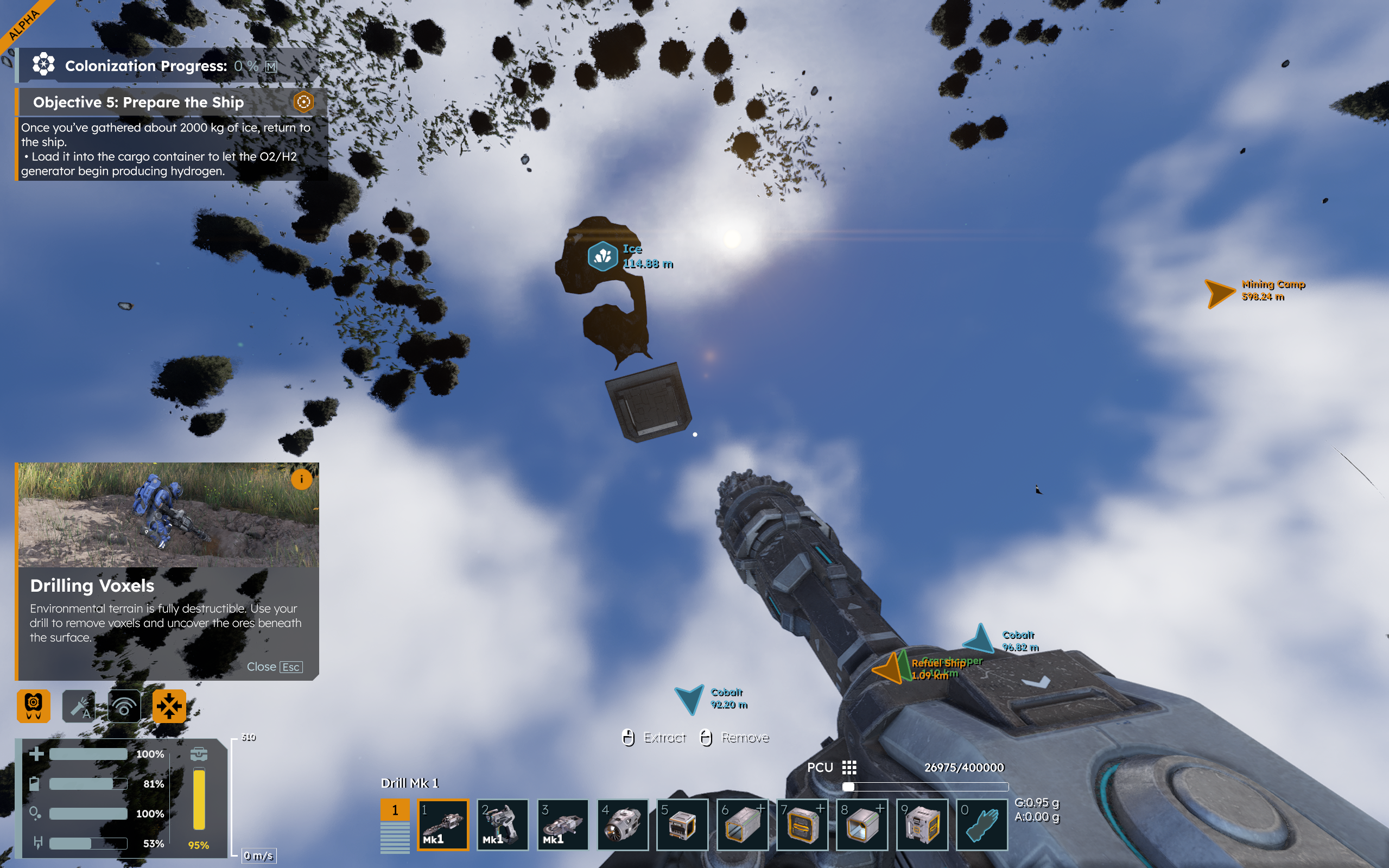
Task: Click the Ice resource marker
Action: point(602,256)
